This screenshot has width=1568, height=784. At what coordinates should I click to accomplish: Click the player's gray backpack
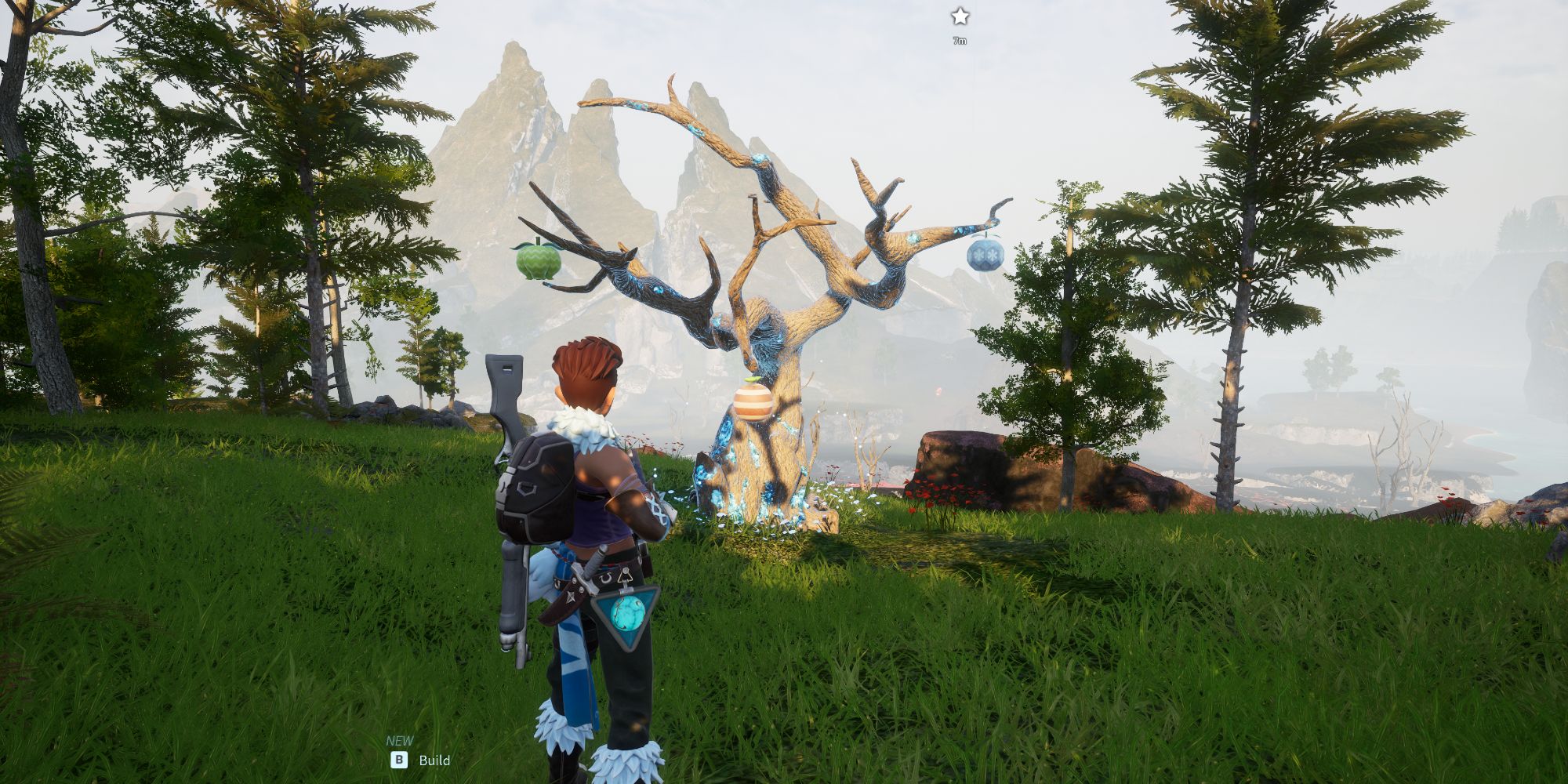coord(535,487)
